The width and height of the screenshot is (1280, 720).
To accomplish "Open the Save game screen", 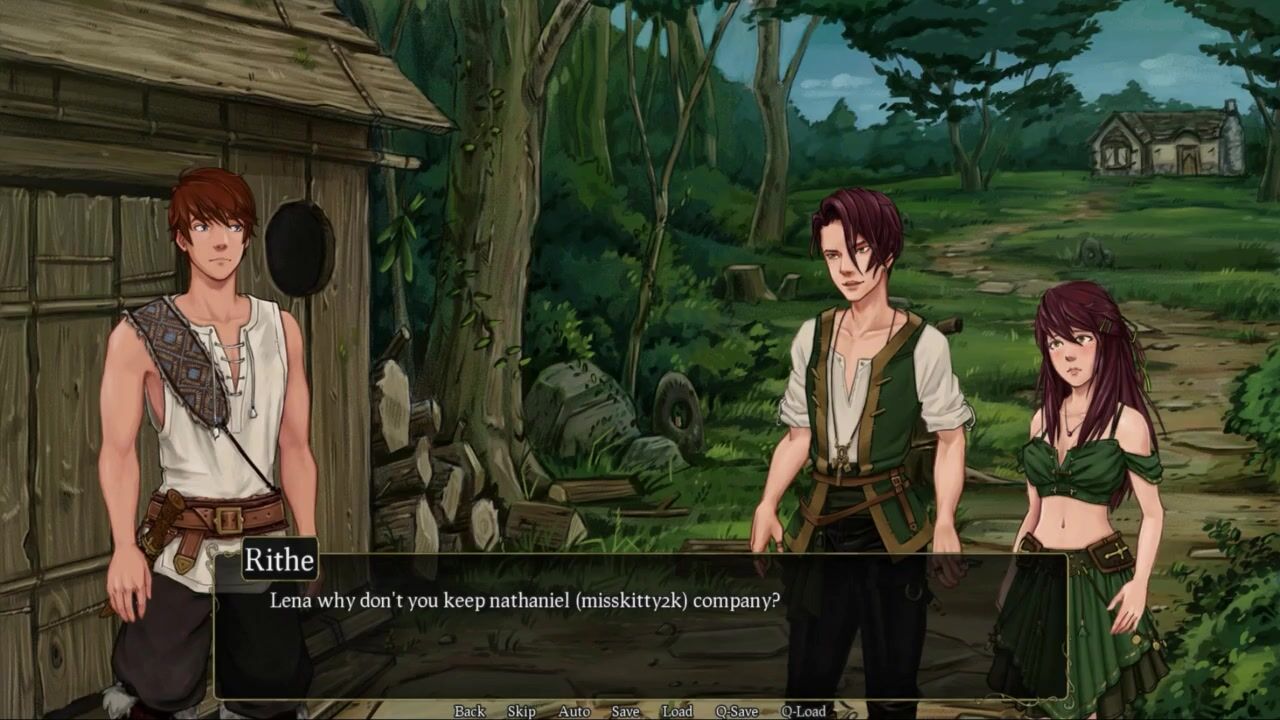I will tap(625, 711).
